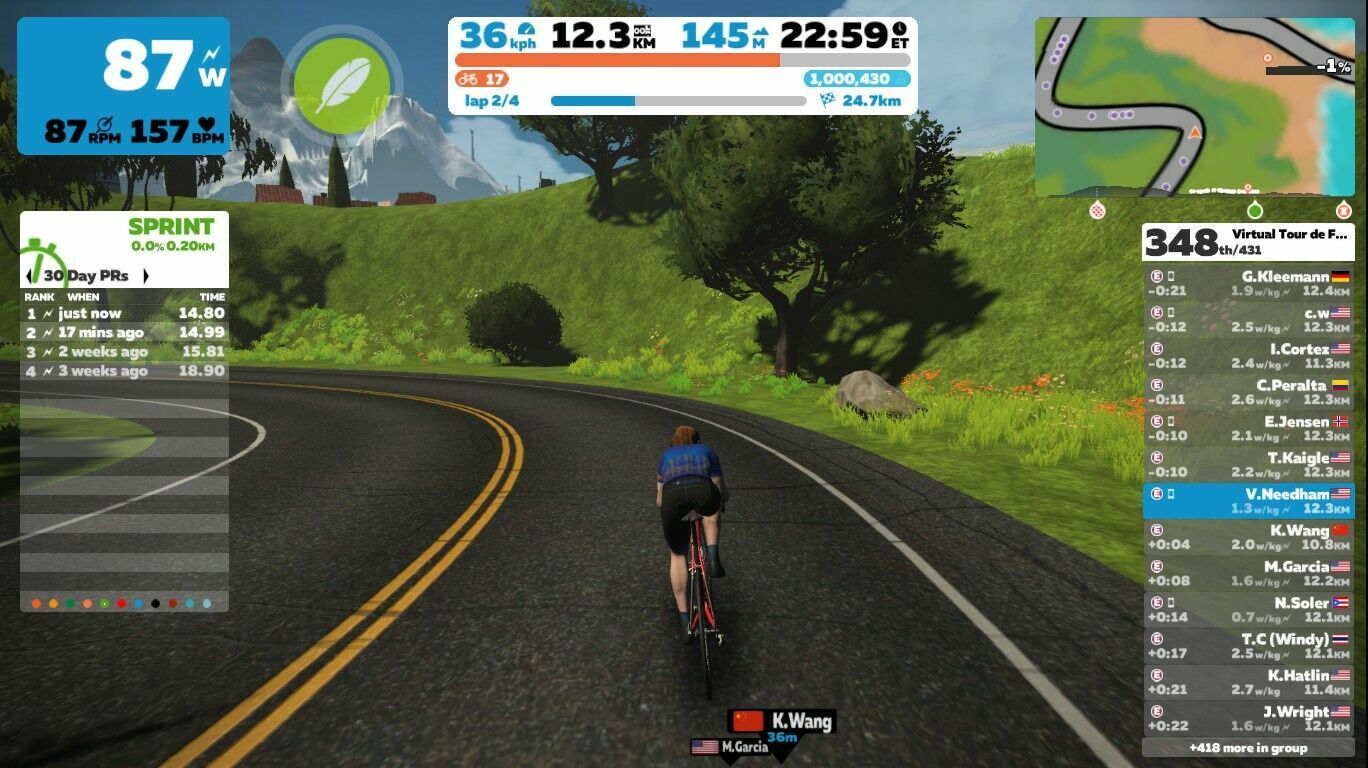1368x768 pixels.
Task: Click the K.Wang name tag above the road
Action: coord(783,721)
